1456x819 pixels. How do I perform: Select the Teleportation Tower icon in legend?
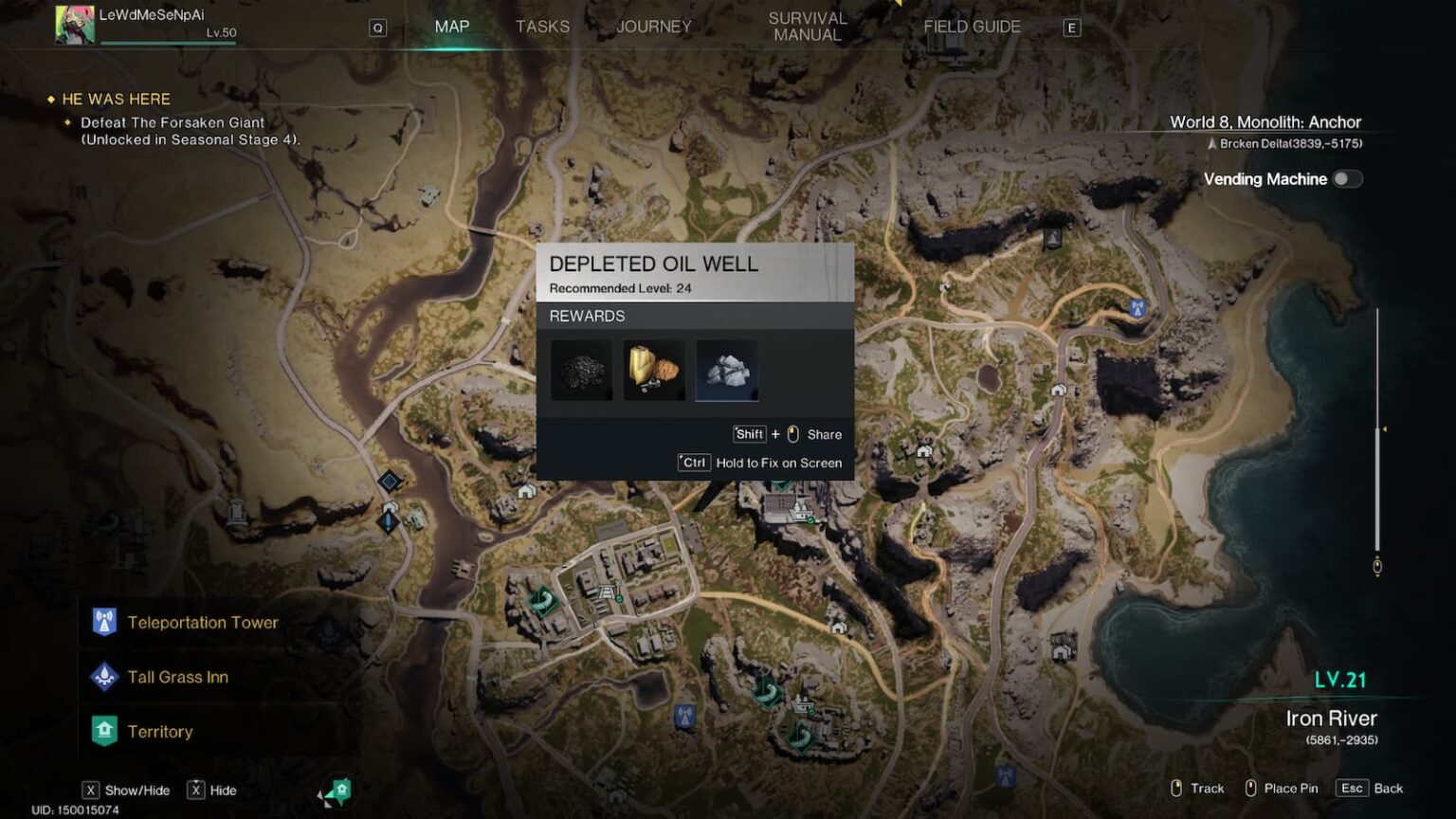(104, 622)
